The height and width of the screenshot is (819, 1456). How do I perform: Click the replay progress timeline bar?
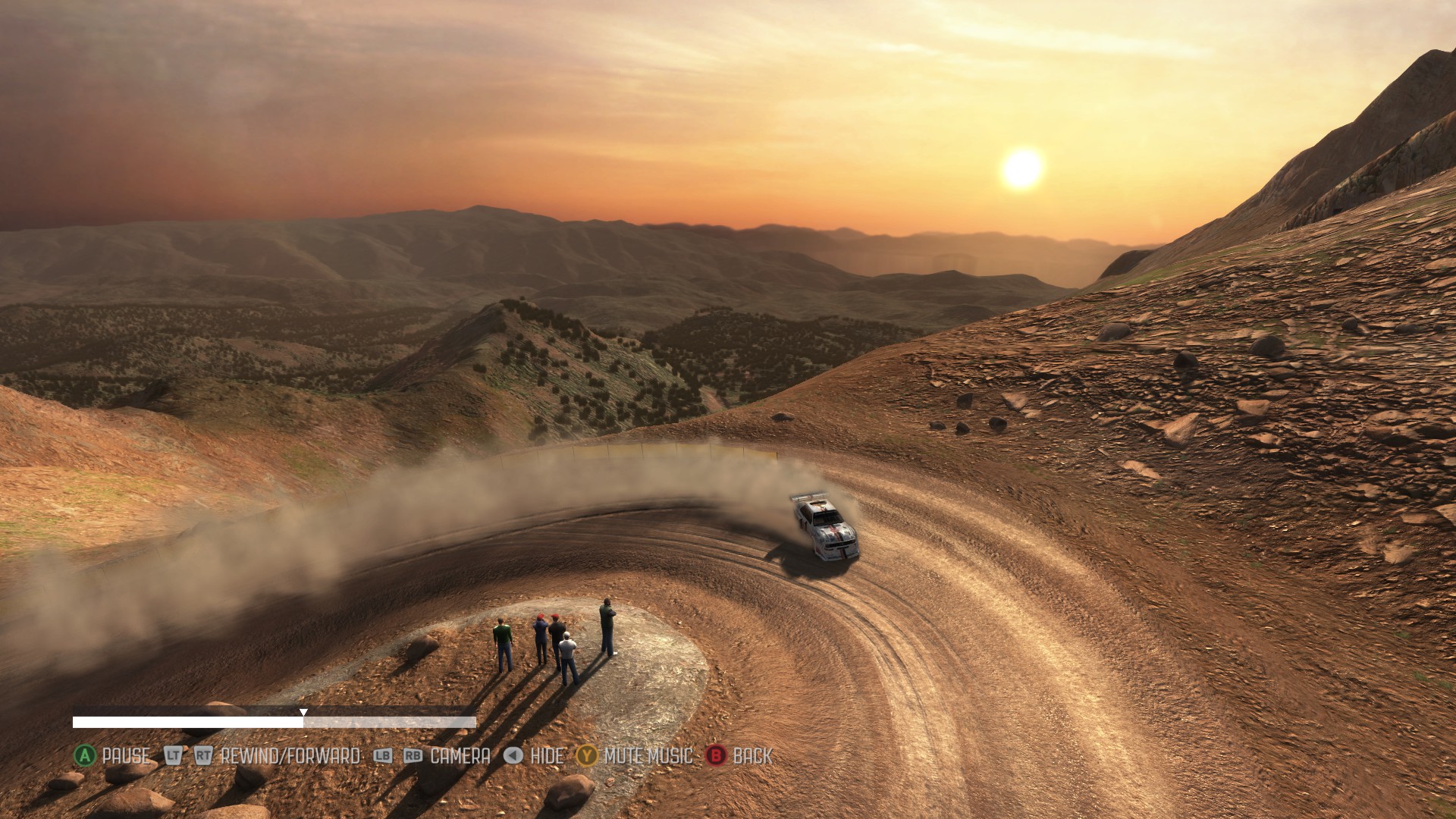click(274, 722)
